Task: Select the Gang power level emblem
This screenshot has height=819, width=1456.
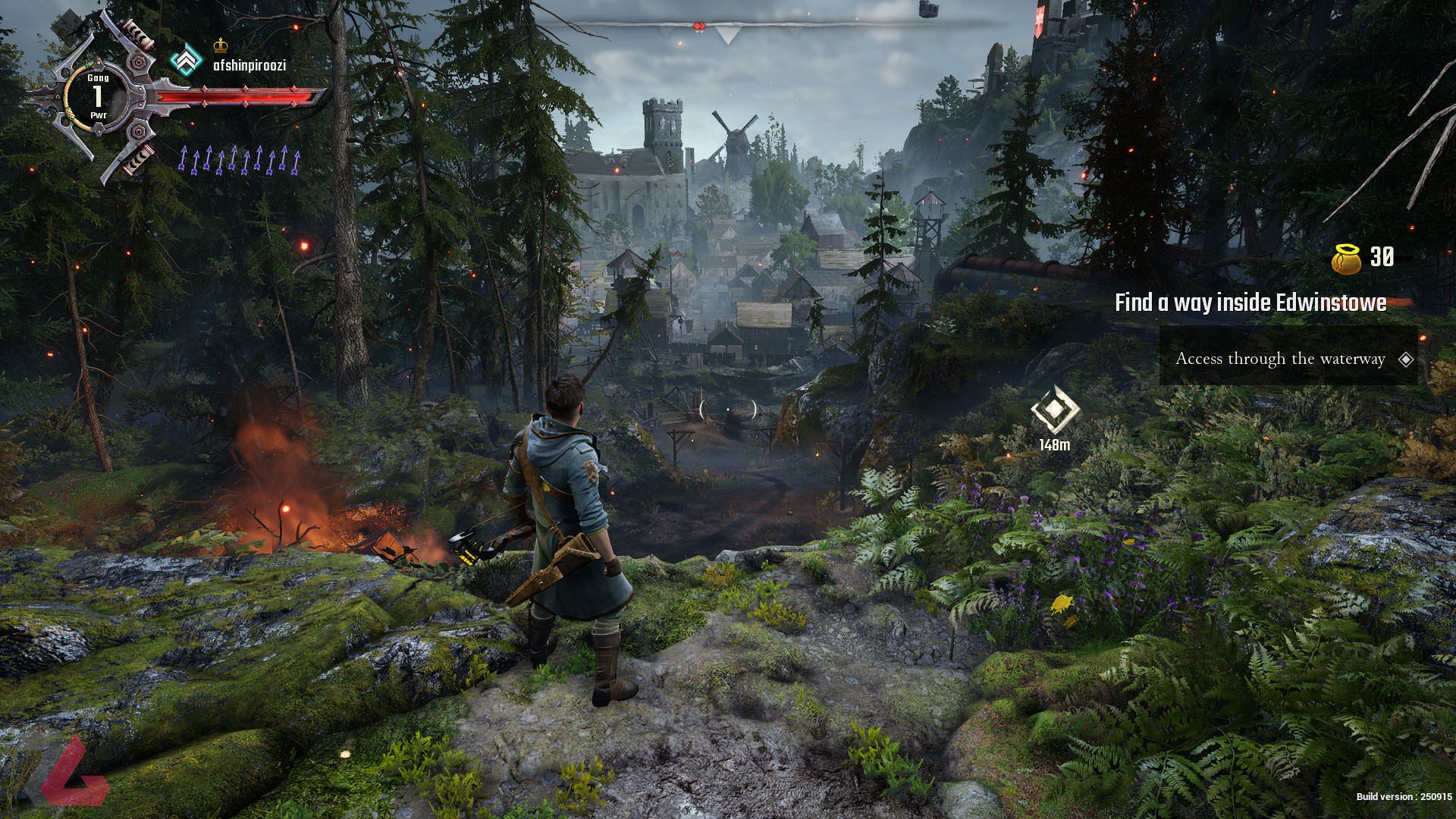Action: coord(97,96)
